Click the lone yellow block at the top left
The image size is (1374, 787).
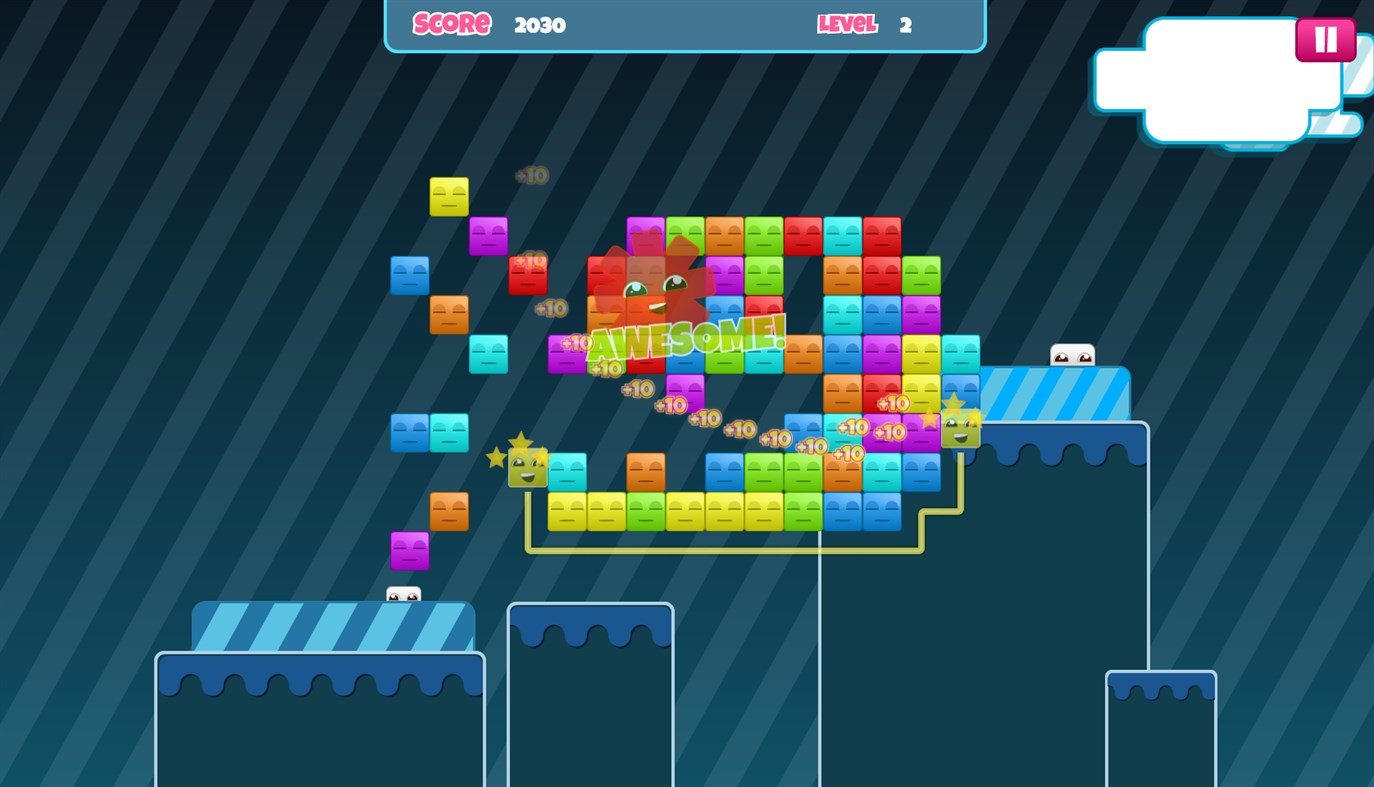(x=447, y=196)
